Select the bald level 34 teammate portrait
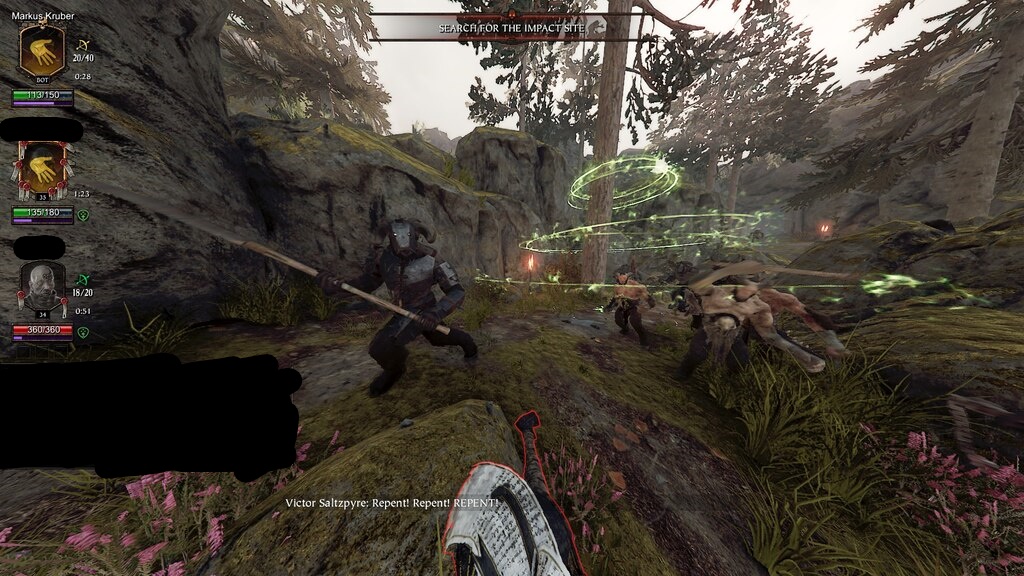 (42, 288)
